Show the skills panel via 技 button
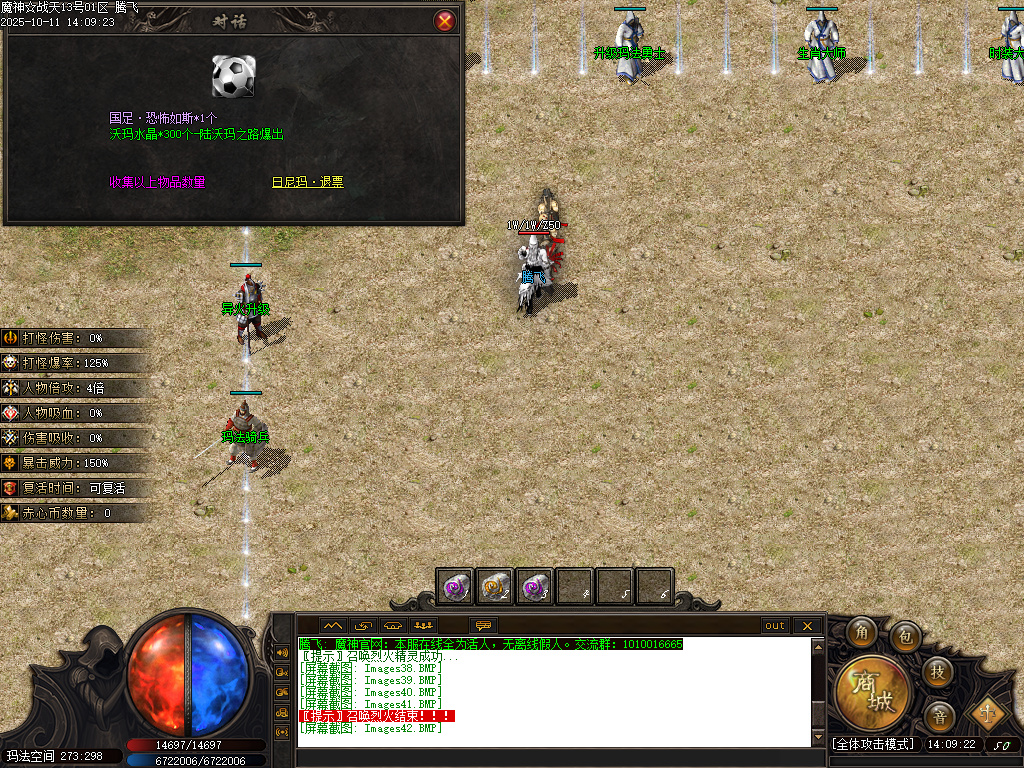This screenshot has width=1024, height=768. [937, 670]
